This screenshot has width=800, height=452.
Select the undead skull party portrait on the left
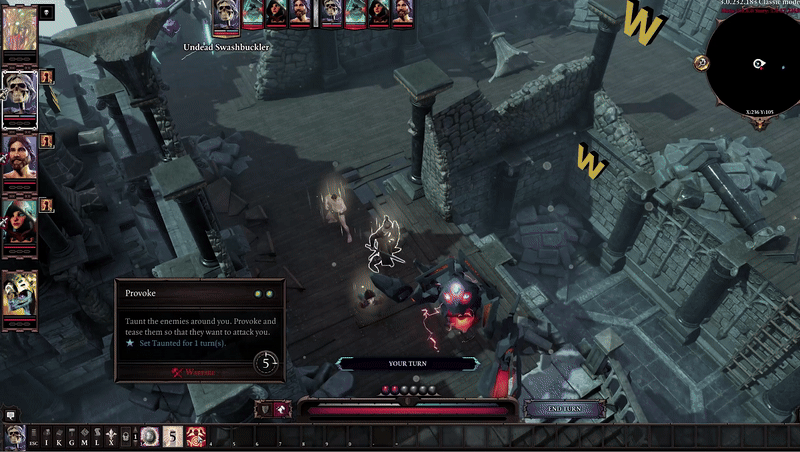point(19,97)
